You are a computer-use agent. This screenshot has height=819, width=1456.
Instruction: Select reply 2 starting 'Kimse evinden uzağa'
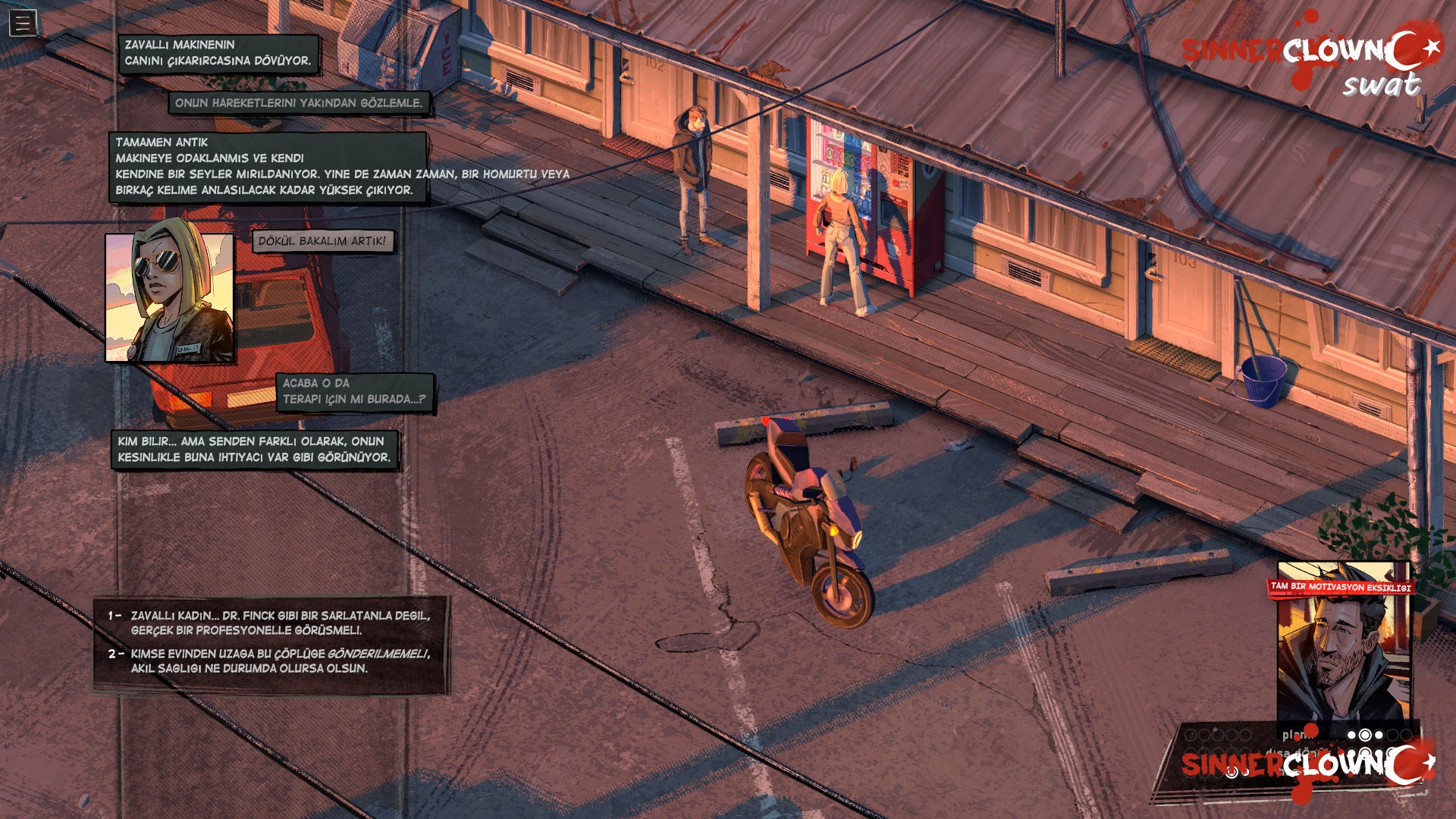(279, 661)
